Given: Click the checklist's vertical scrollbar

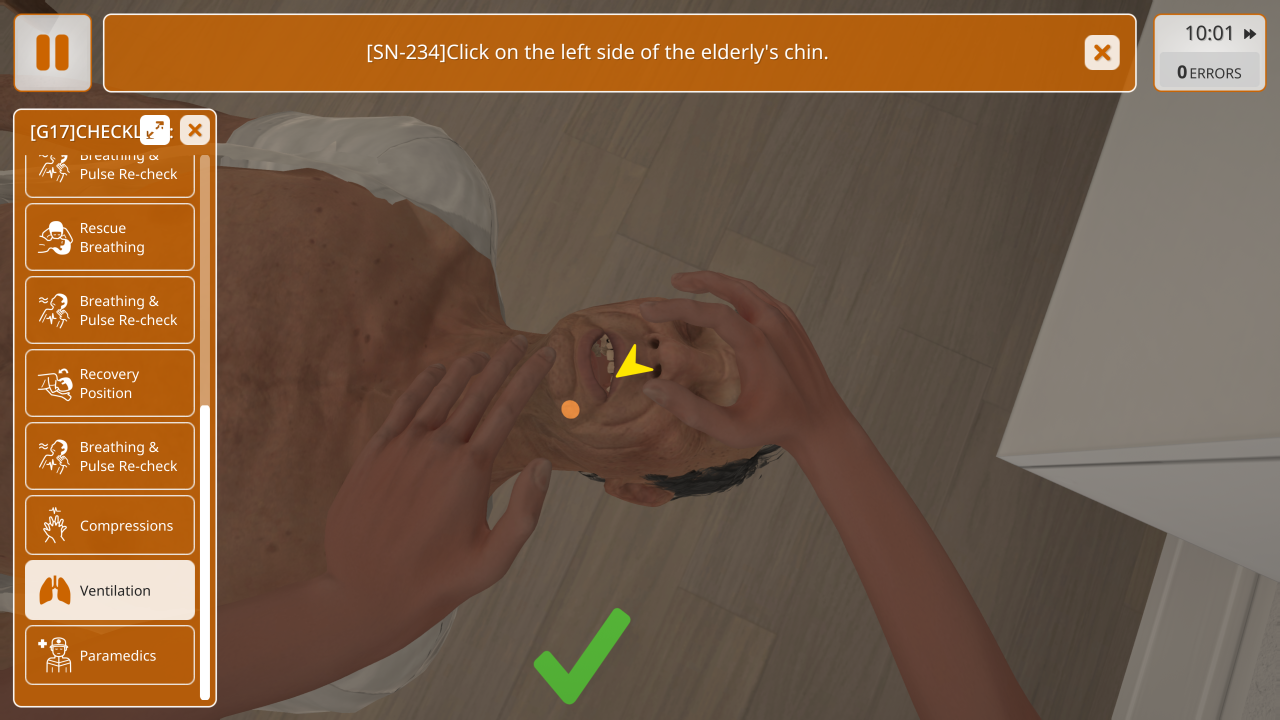Looking at the screenshot, I should (x=205, y=550).
